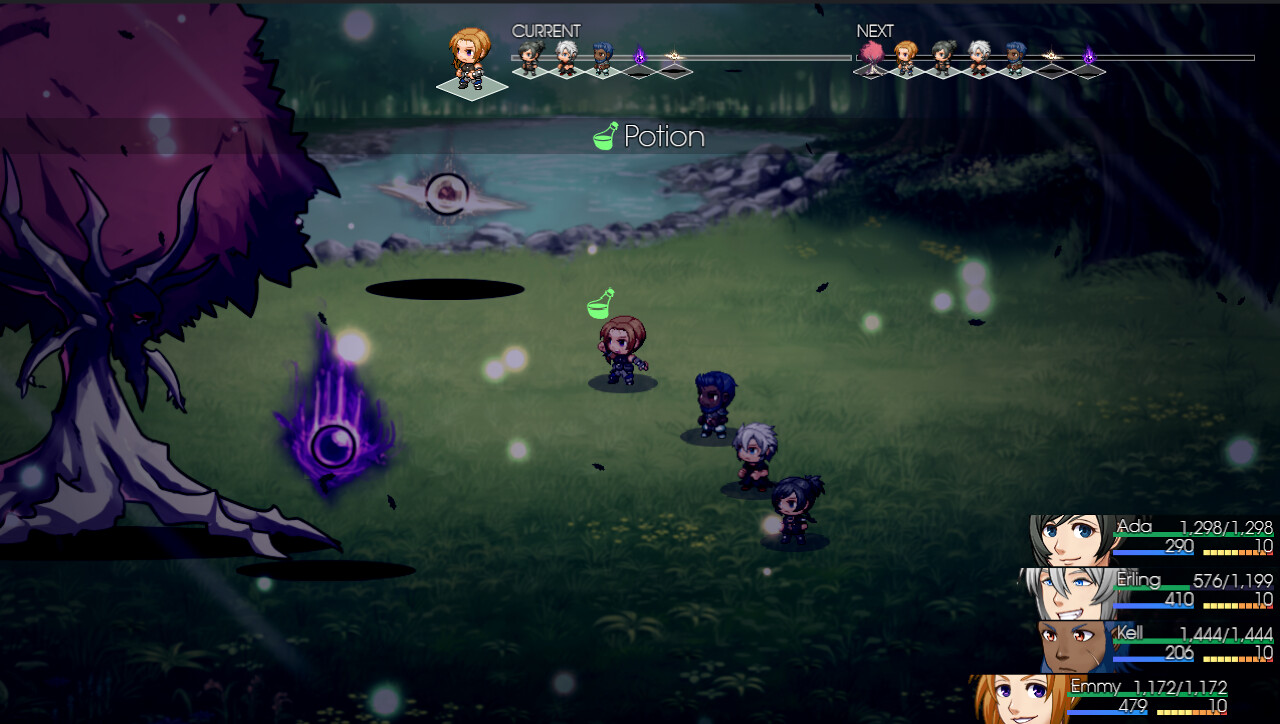The width and height of the screenshot is (1280, 724).
Task: Click the gold spark enemy icon on CURRENT bar
Action: 673,55
